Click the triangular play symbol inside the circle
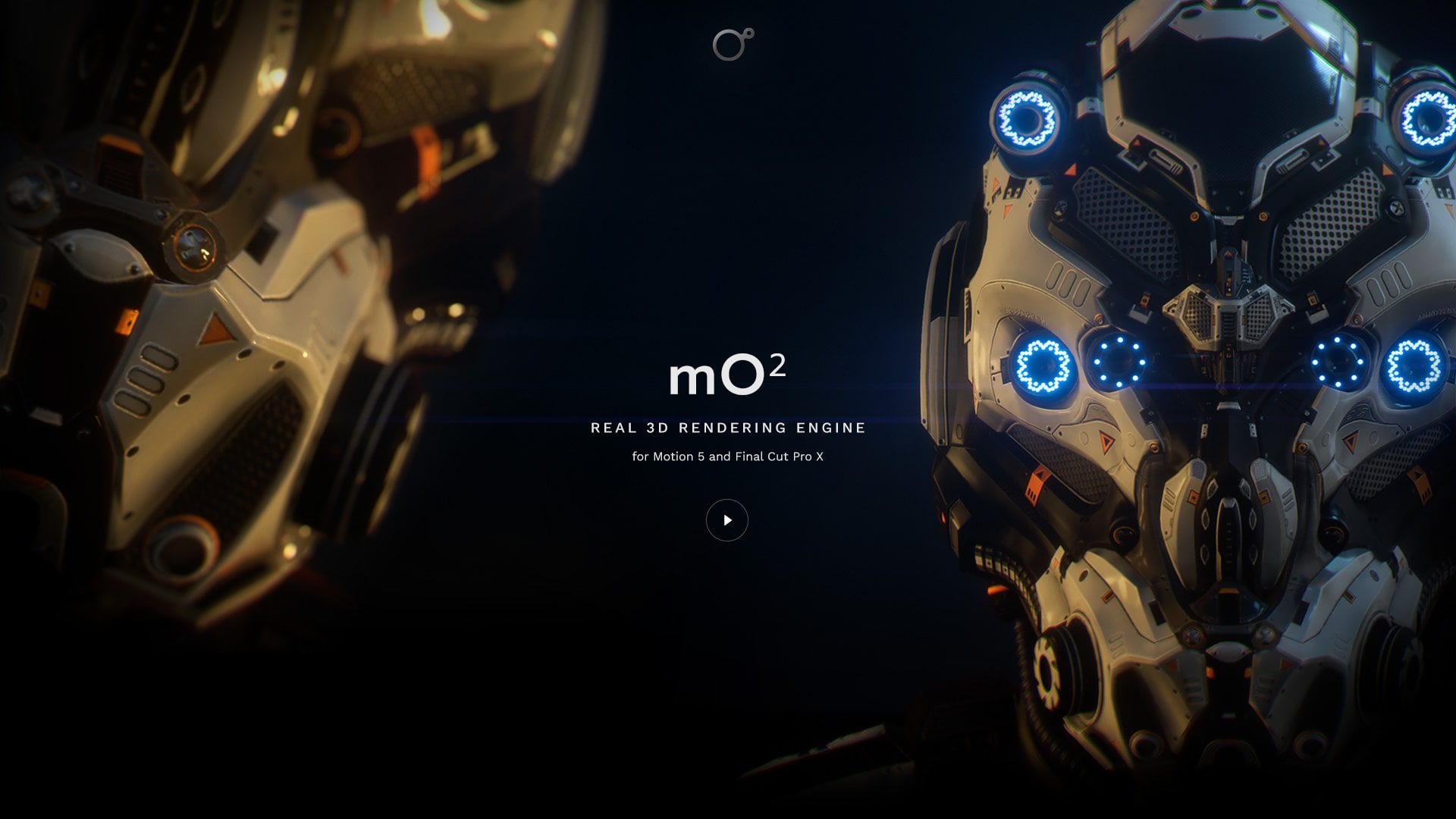The width and height of the screenshot is (1456, 819). (x=729, y=520)
